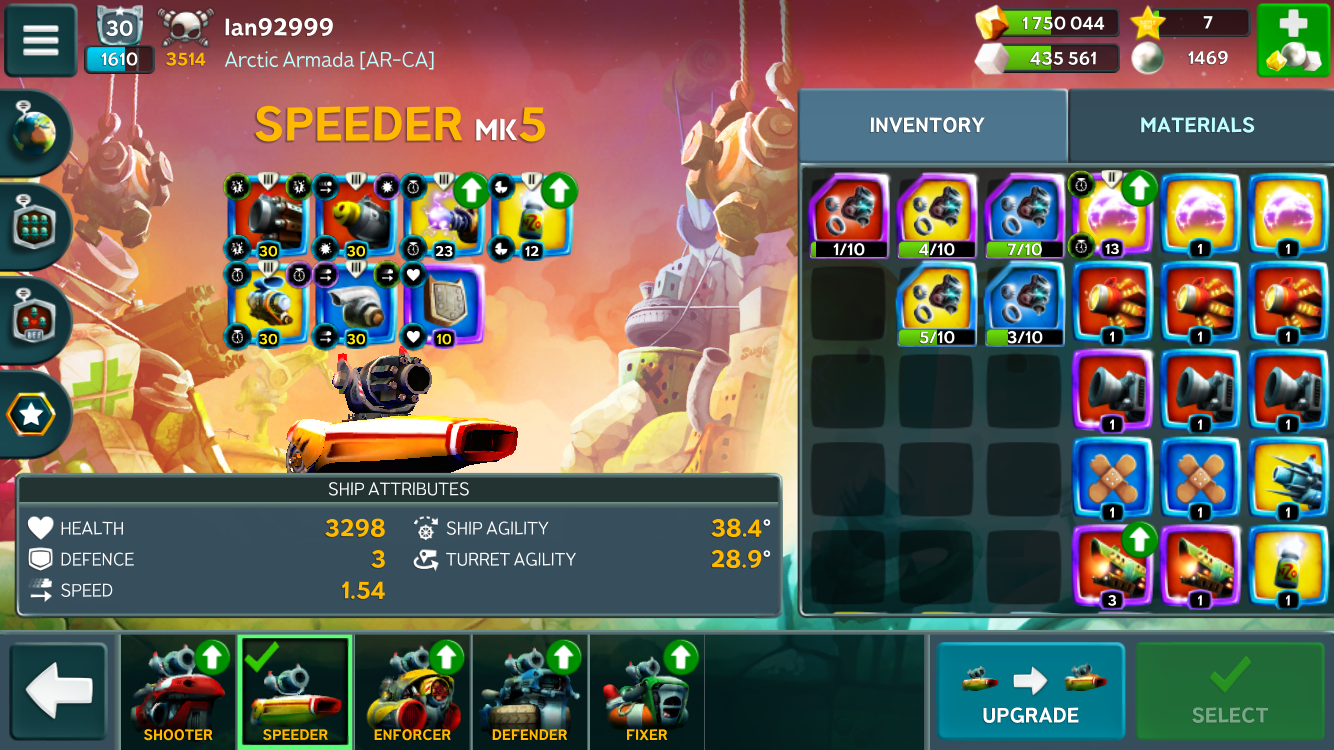Select the 7/10 blue item piece slot
The image size is (1334, 750).
pos(1024,216)
